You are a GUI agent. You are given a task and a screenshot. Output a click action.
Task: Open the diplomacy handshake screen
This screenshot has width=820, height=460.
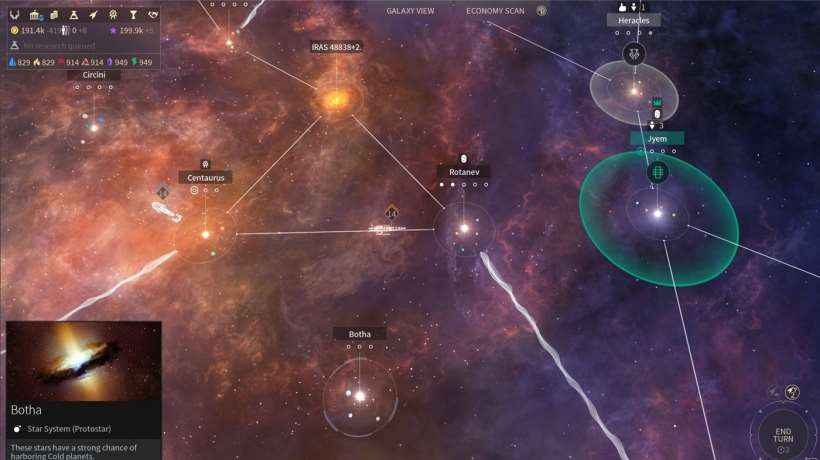[x=153, y=14]
